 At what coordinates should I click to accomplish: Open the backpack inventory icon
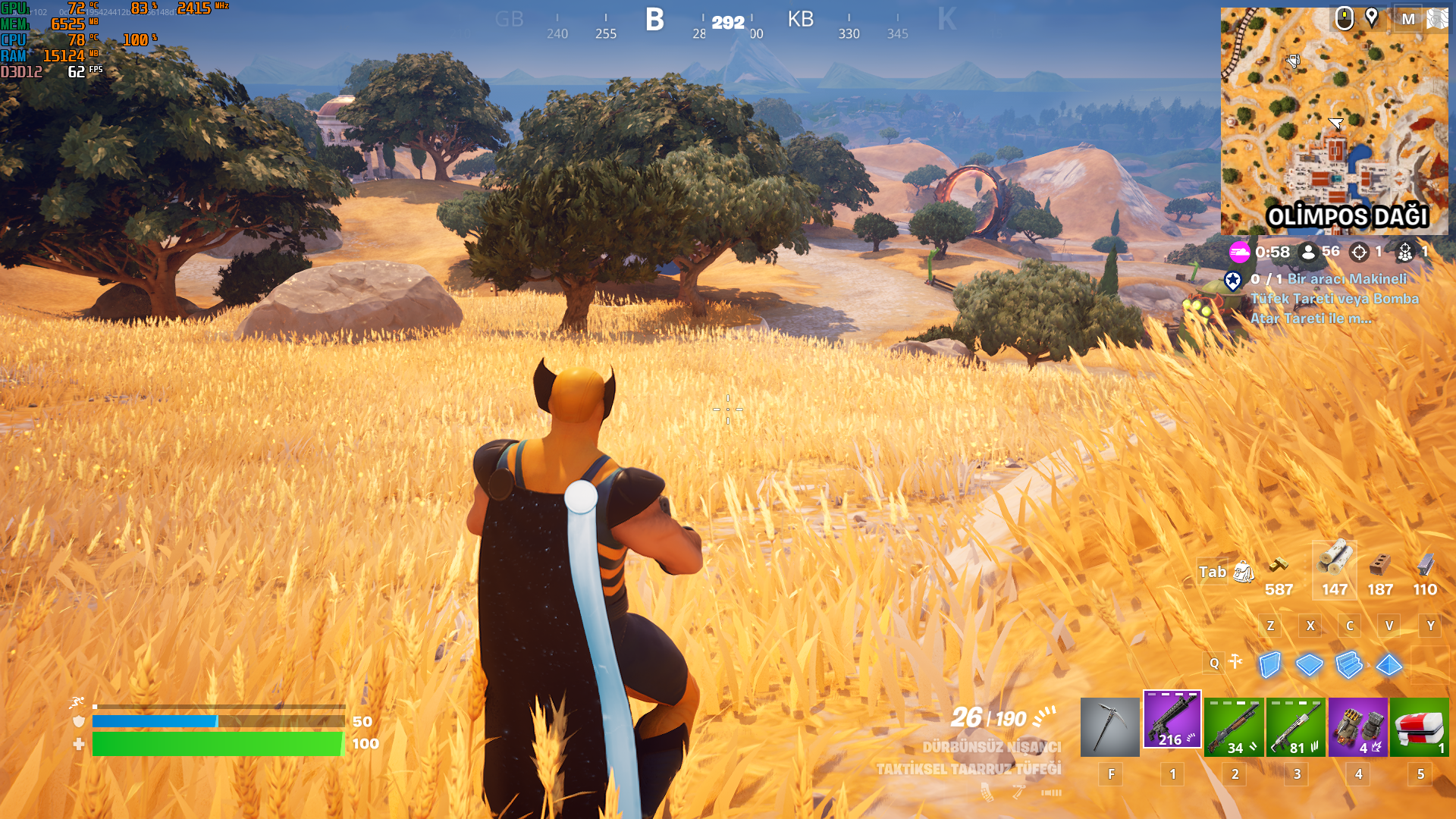1244,572
